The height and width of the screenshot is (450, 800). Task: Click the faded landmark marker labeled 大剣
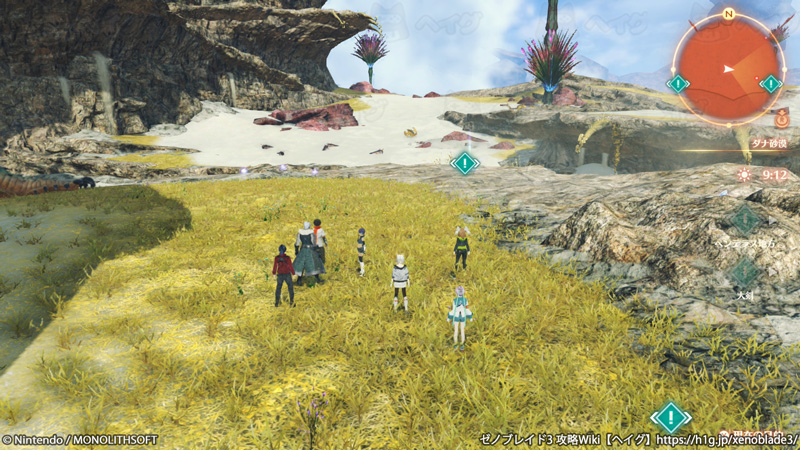[x=745, y=271]
